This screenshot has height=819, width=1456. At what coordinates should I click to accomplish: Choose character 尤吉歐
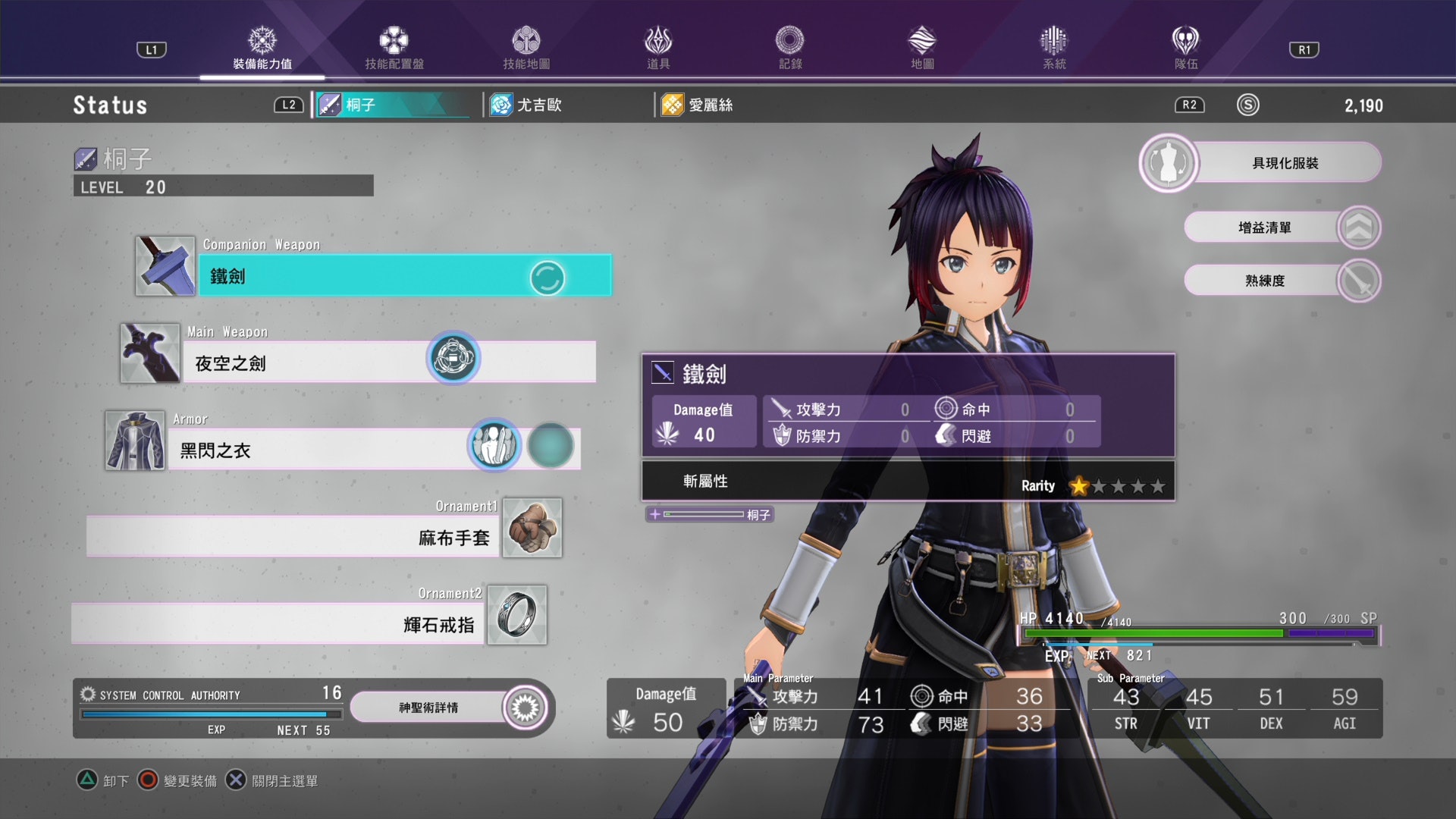click(538, 105)
